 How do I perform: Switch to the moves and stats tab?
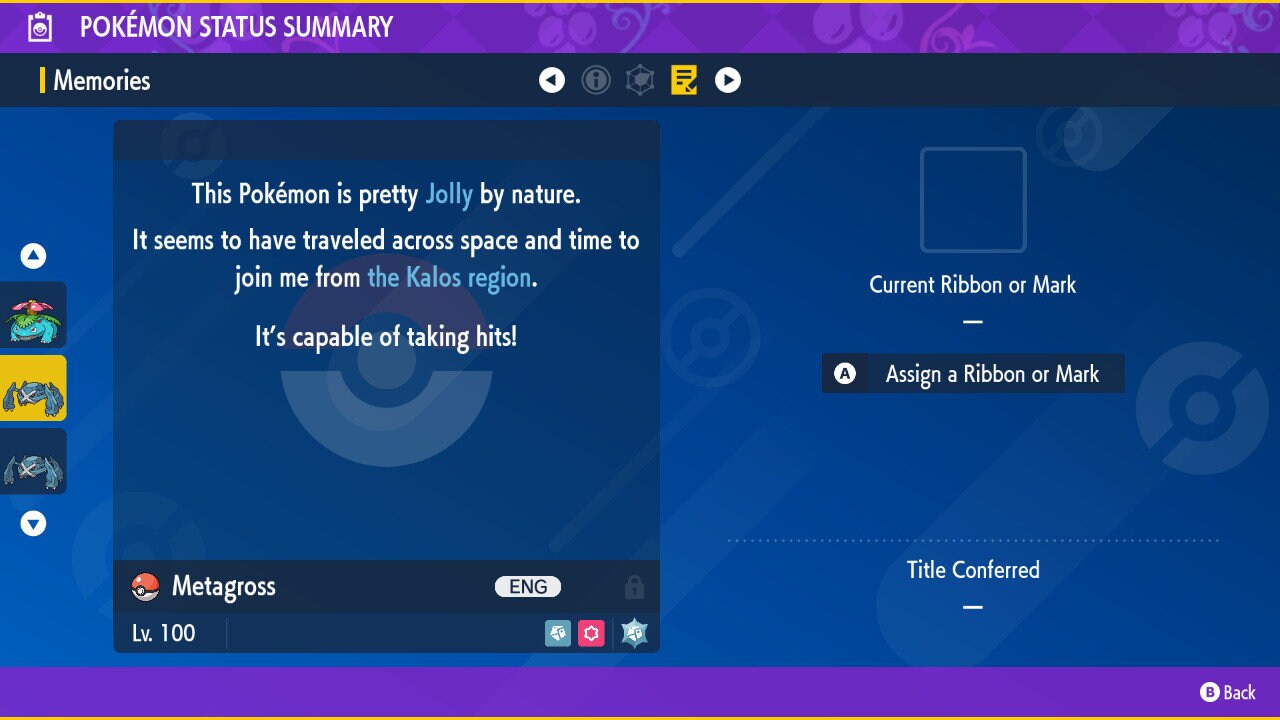[640, 80]
